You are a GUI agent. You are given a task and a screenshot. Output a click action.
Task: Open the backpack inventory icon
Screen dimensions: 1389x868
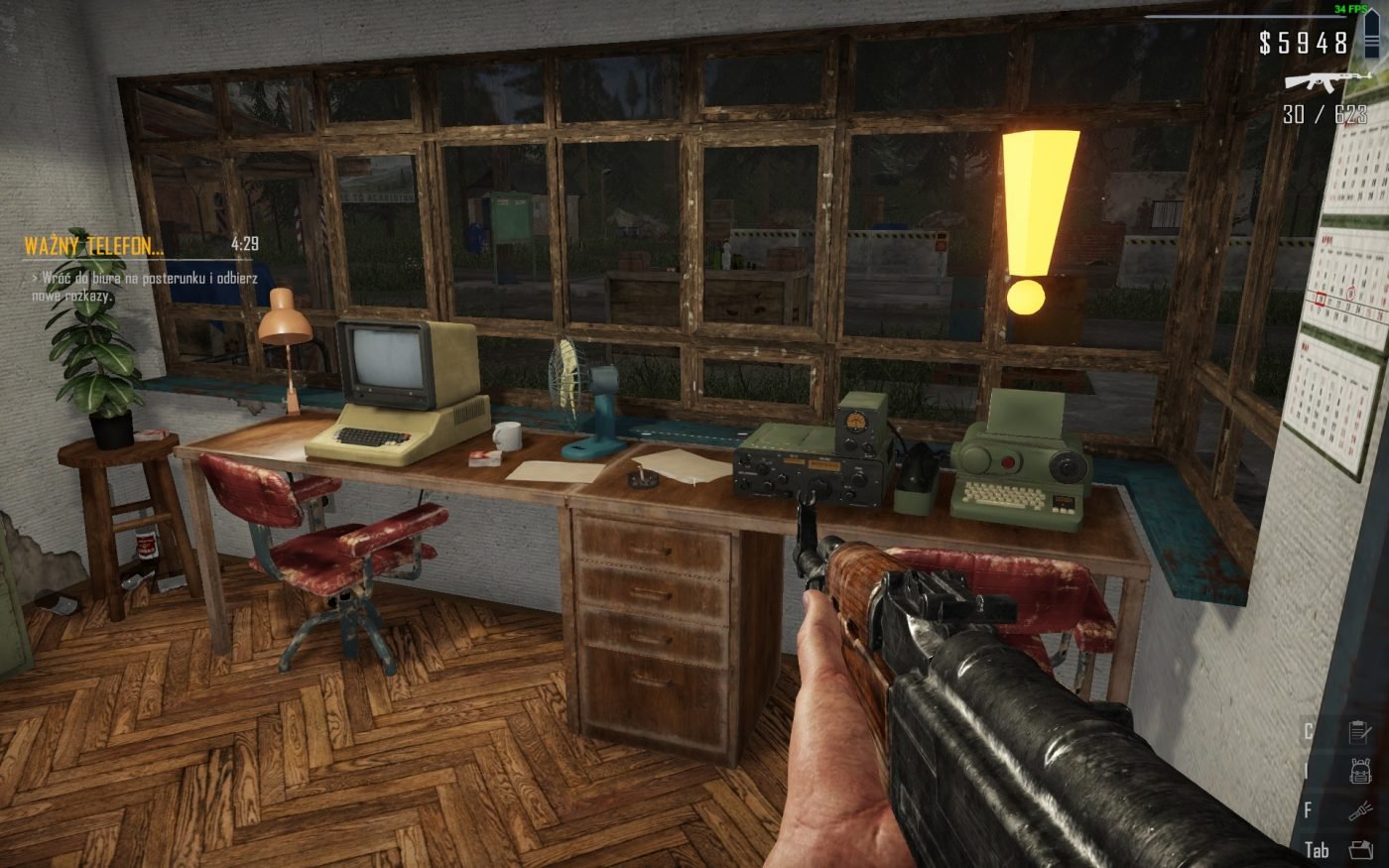tap(1359, 772)
